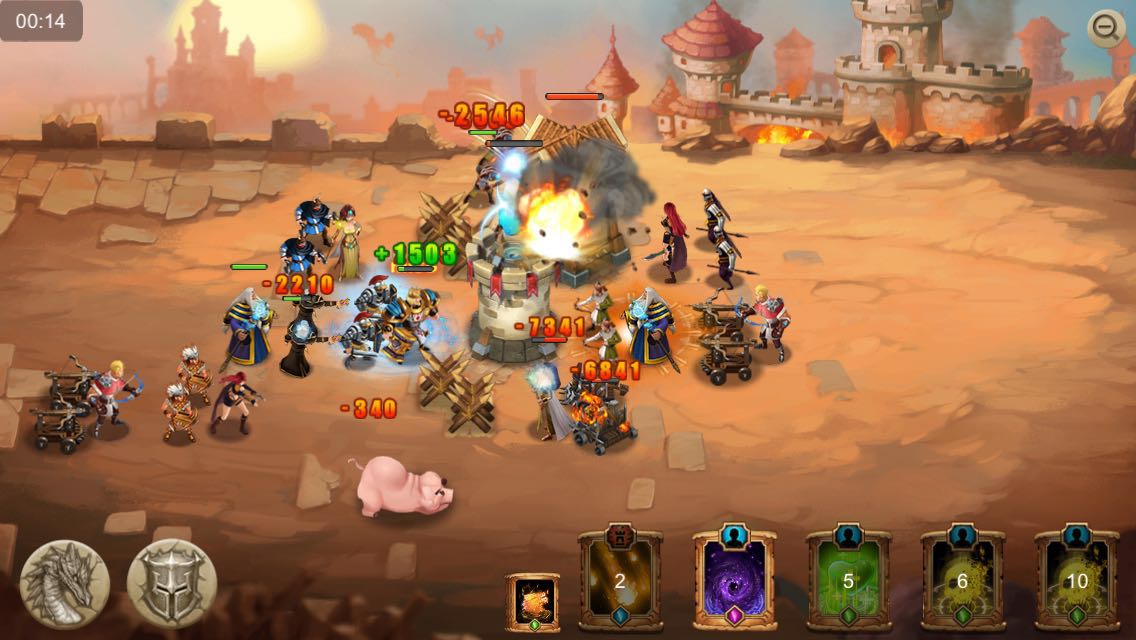Select the yellow skull card numbered 10
Screen dimensions: 1136x640
pyautogui.click(x=1076, y=581)
